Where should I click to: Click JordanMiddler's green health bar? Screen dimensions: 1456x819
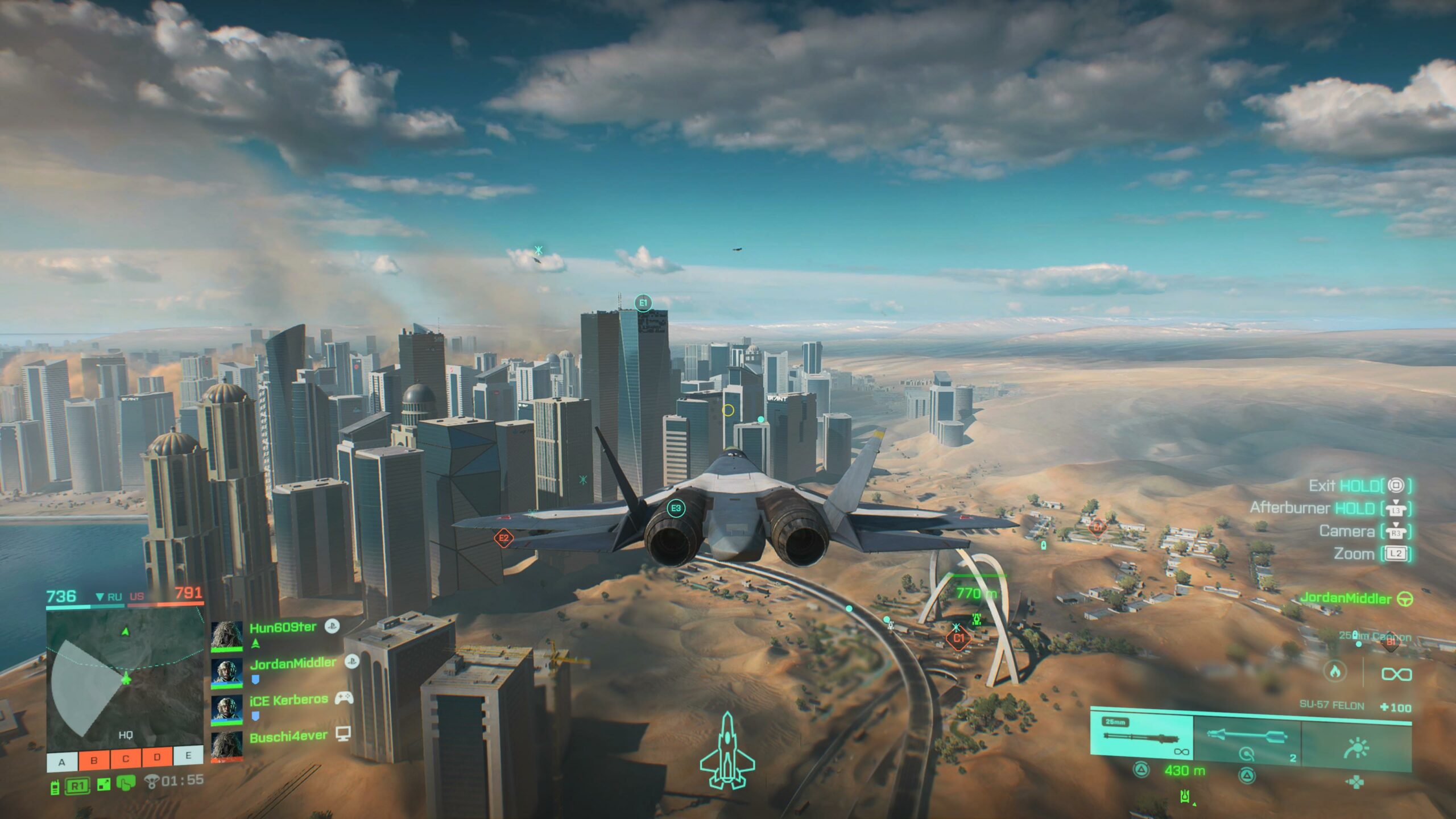pos(226,687)
